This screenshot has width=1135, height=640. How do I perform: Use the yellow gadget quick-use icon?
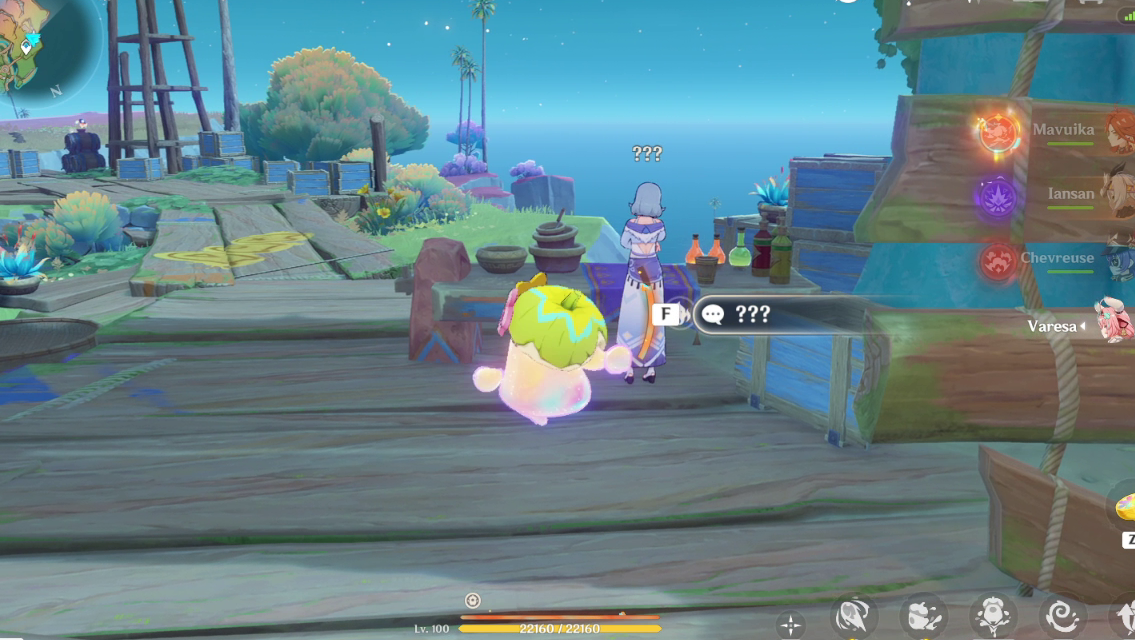coord(1125,507)
